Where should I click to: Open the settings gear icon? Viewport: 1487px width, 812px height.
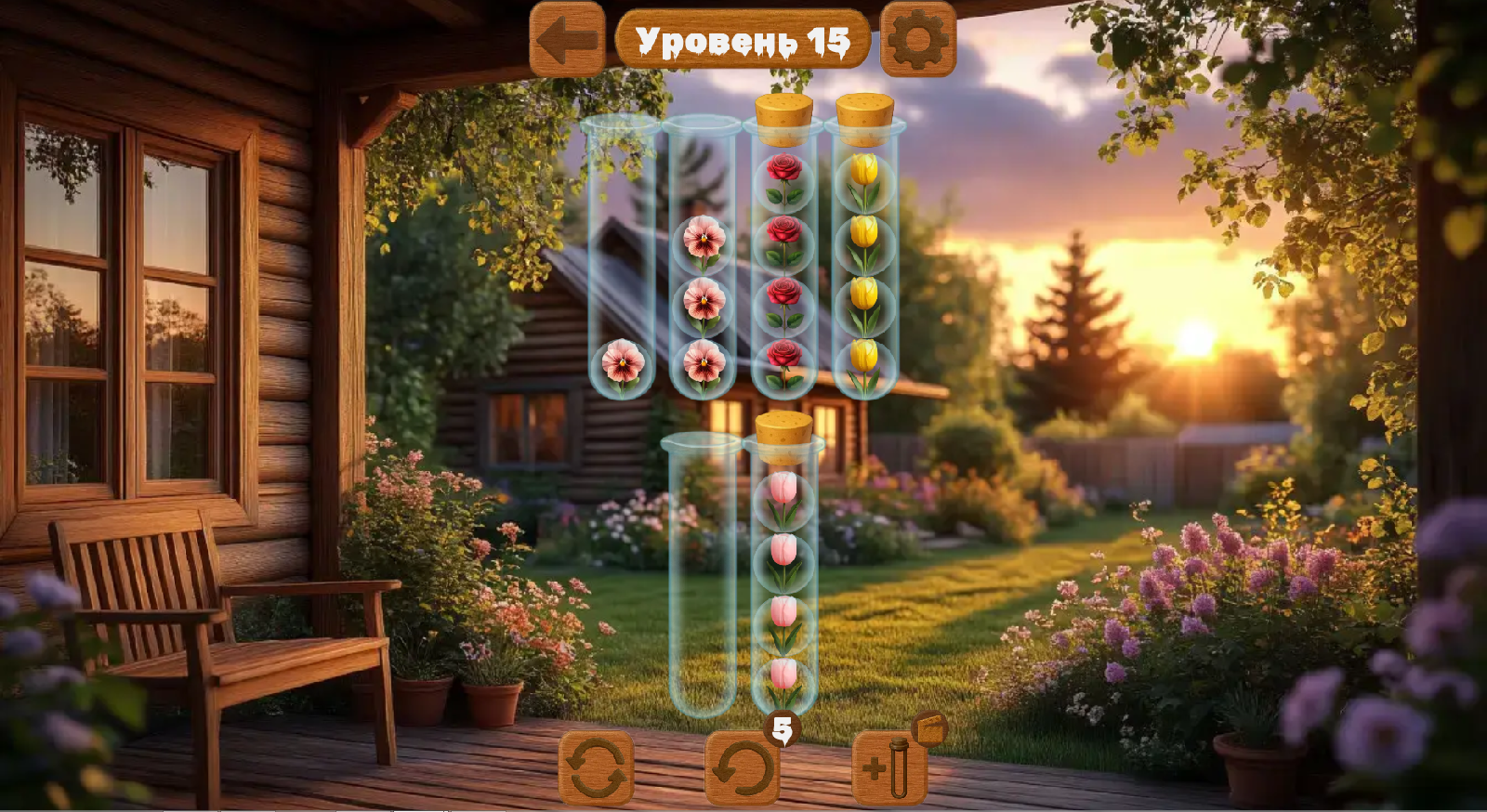pyautogui.click(x=916, y=39)
